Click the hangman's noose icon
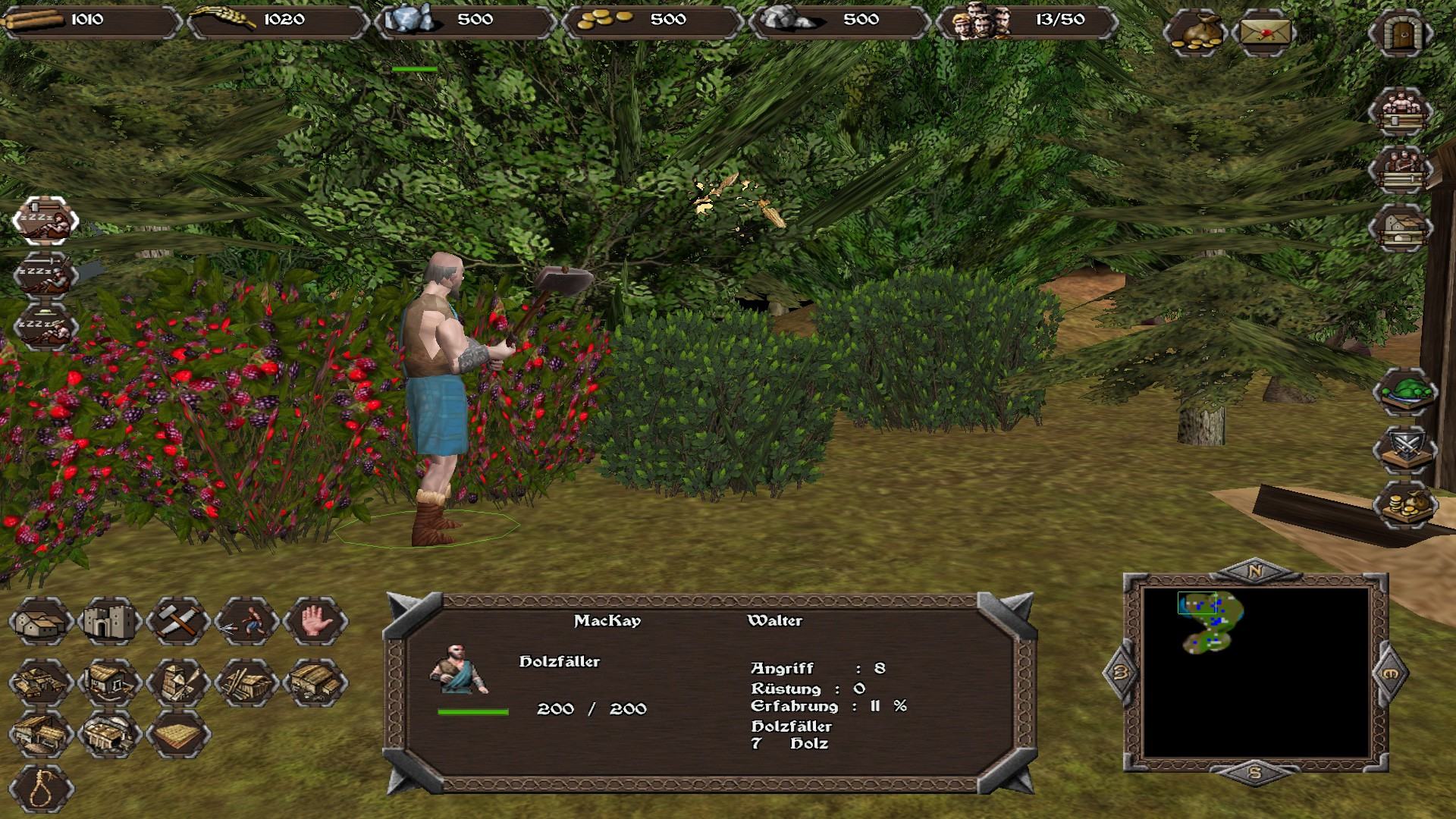The image size is (1456, 819). click(41, 789)
